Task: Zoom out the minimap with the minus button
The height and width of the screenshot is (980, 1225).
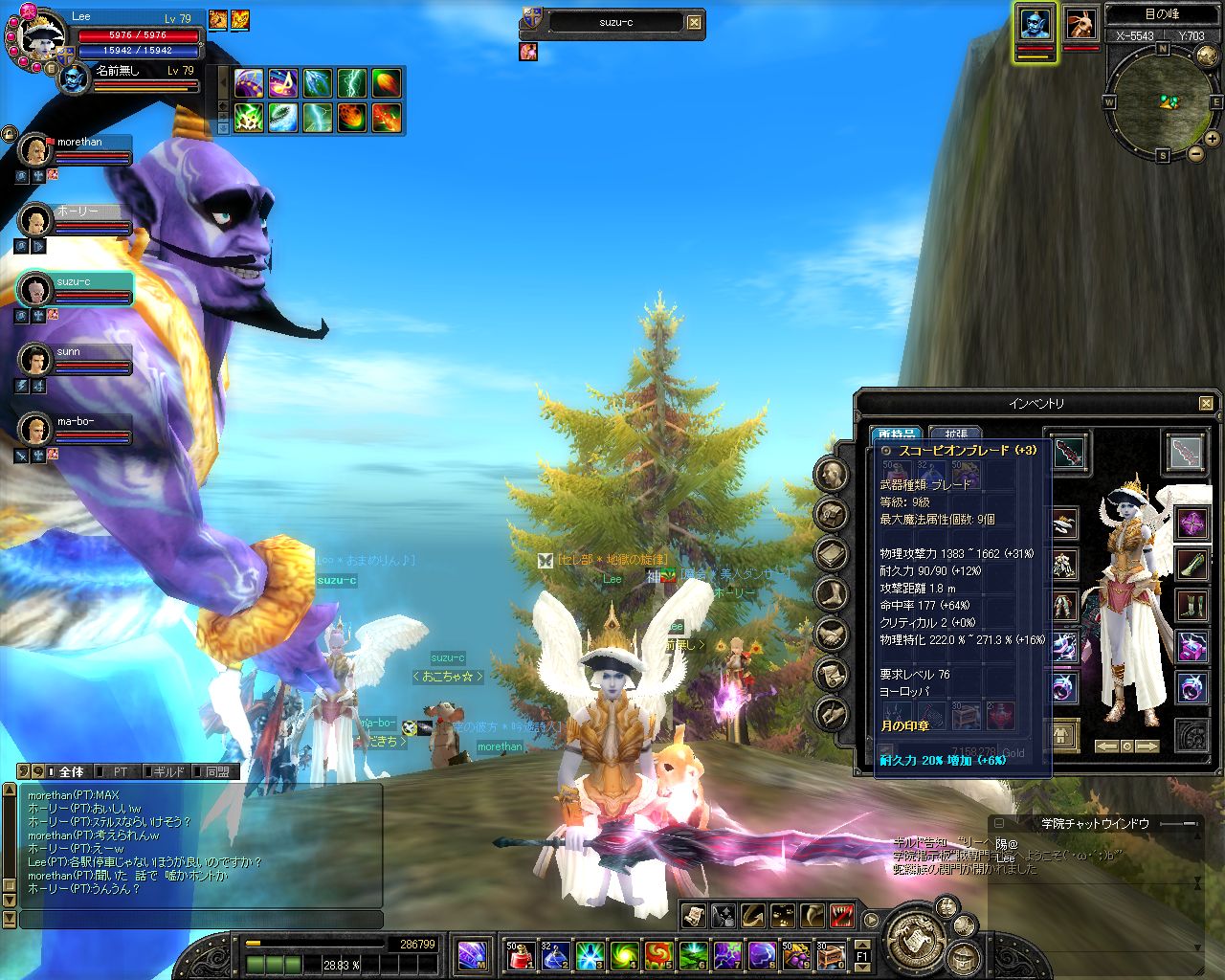Action: [1195, 153]
